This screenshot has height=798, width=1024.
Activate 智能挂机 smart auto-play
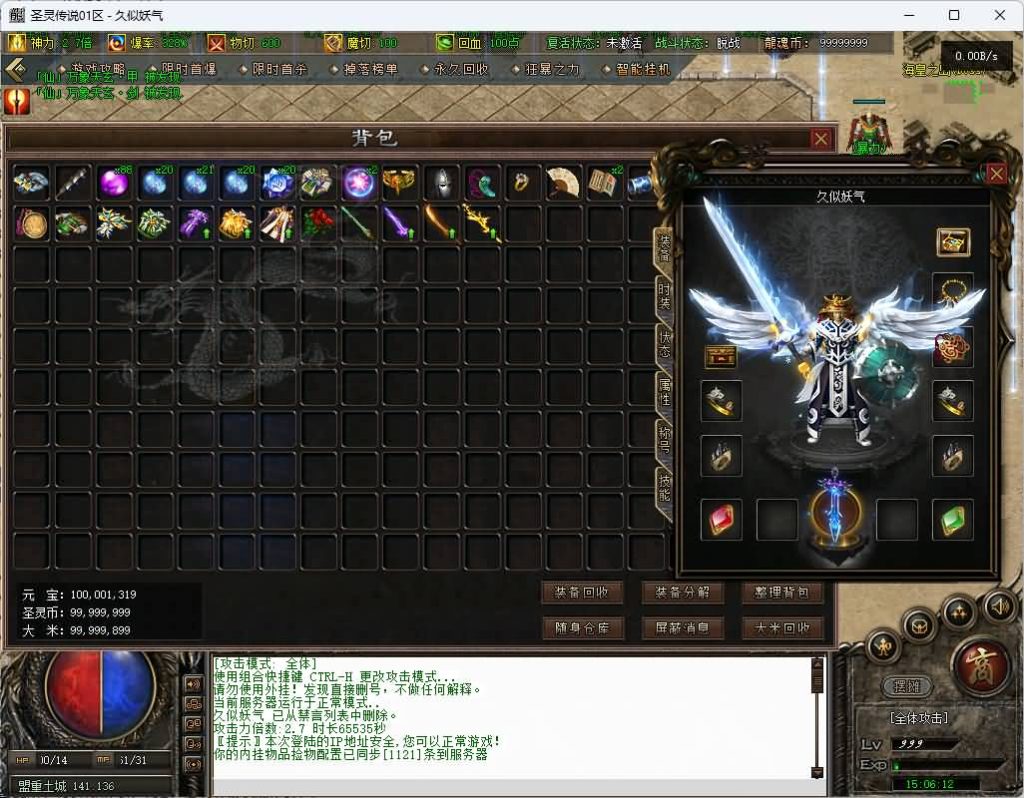click(643, 69)
